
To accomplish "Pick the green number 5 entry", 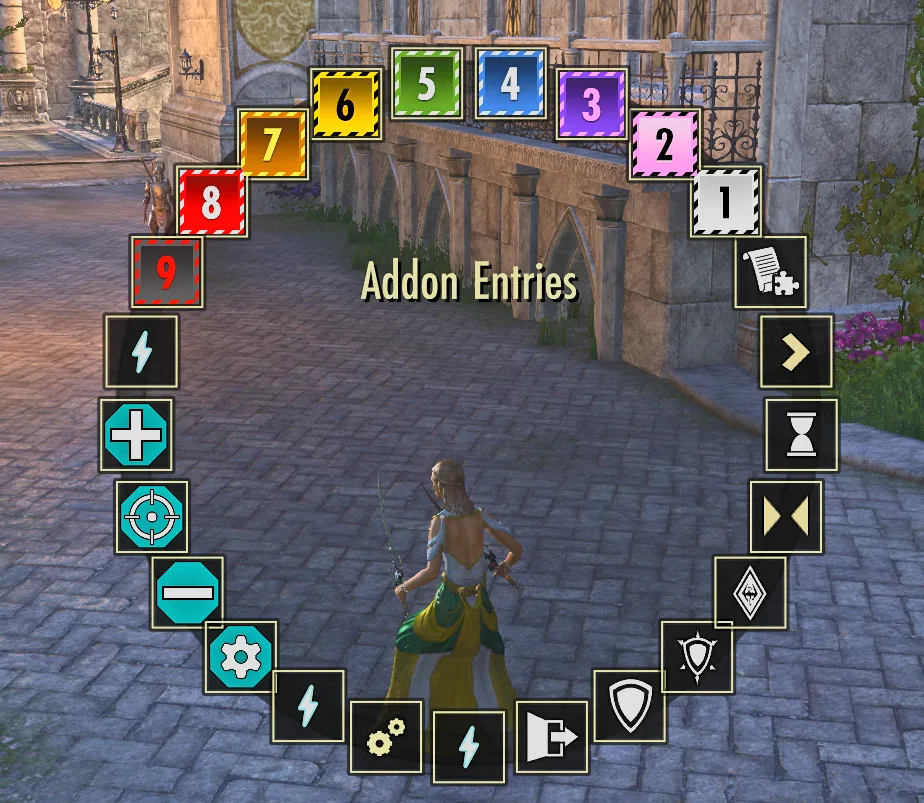I will [x=427, y=84].
